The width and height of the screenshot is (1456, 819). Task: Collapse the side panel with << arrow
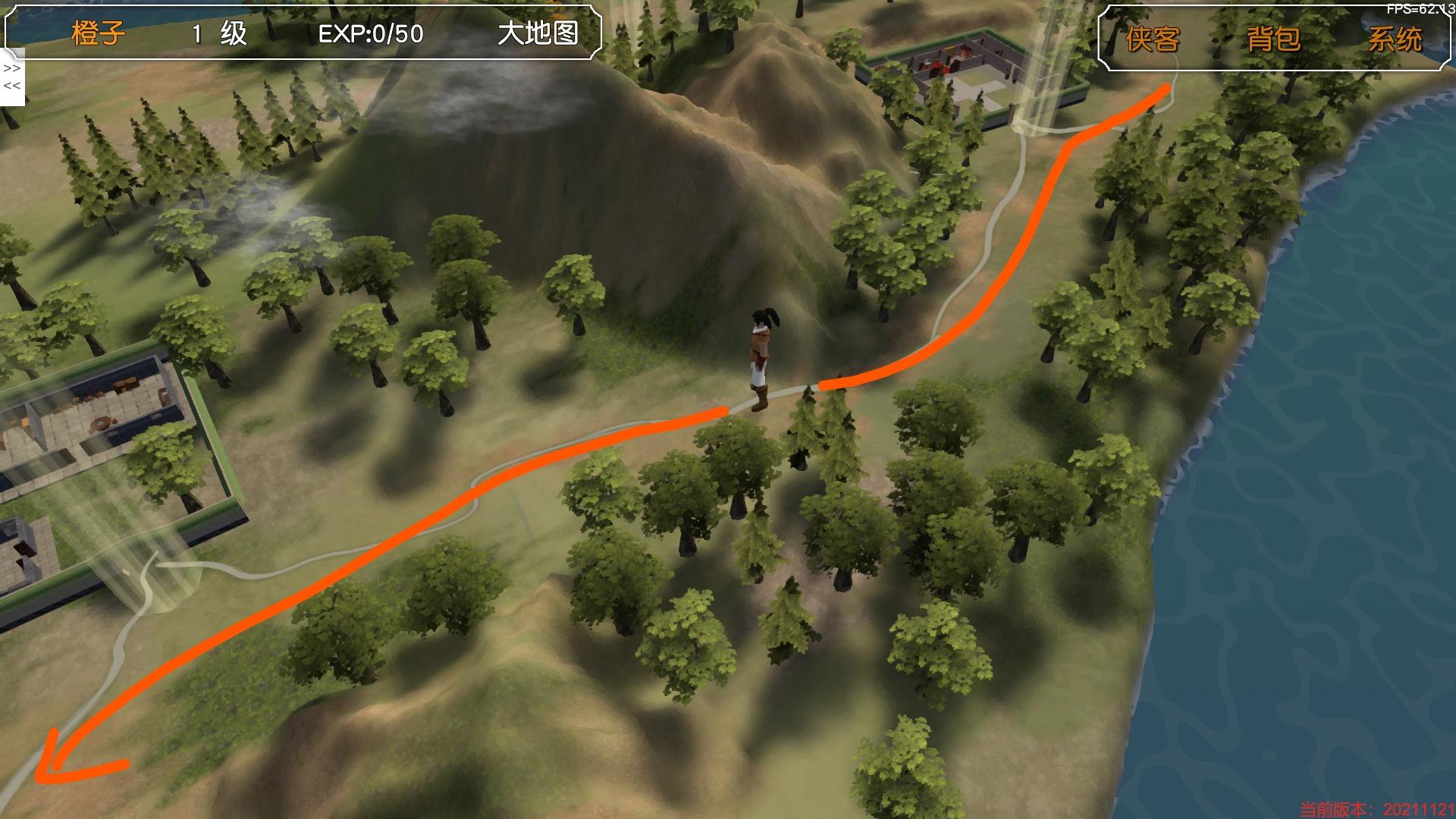pos(12,86)
